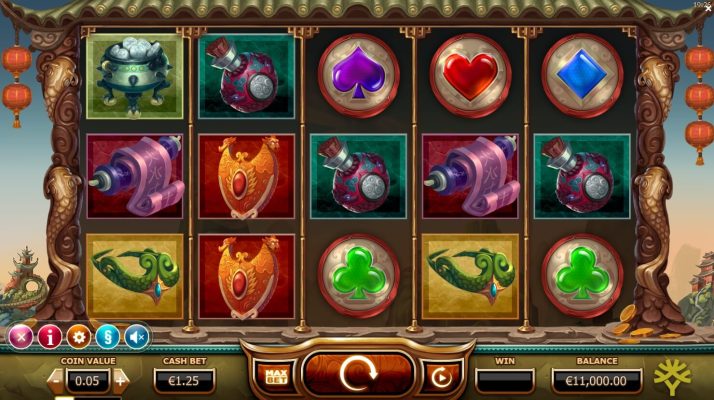This screenshot has height=400, width=714.
Task: Decrease coin value with the minus arrow
Action: (55, 380)
